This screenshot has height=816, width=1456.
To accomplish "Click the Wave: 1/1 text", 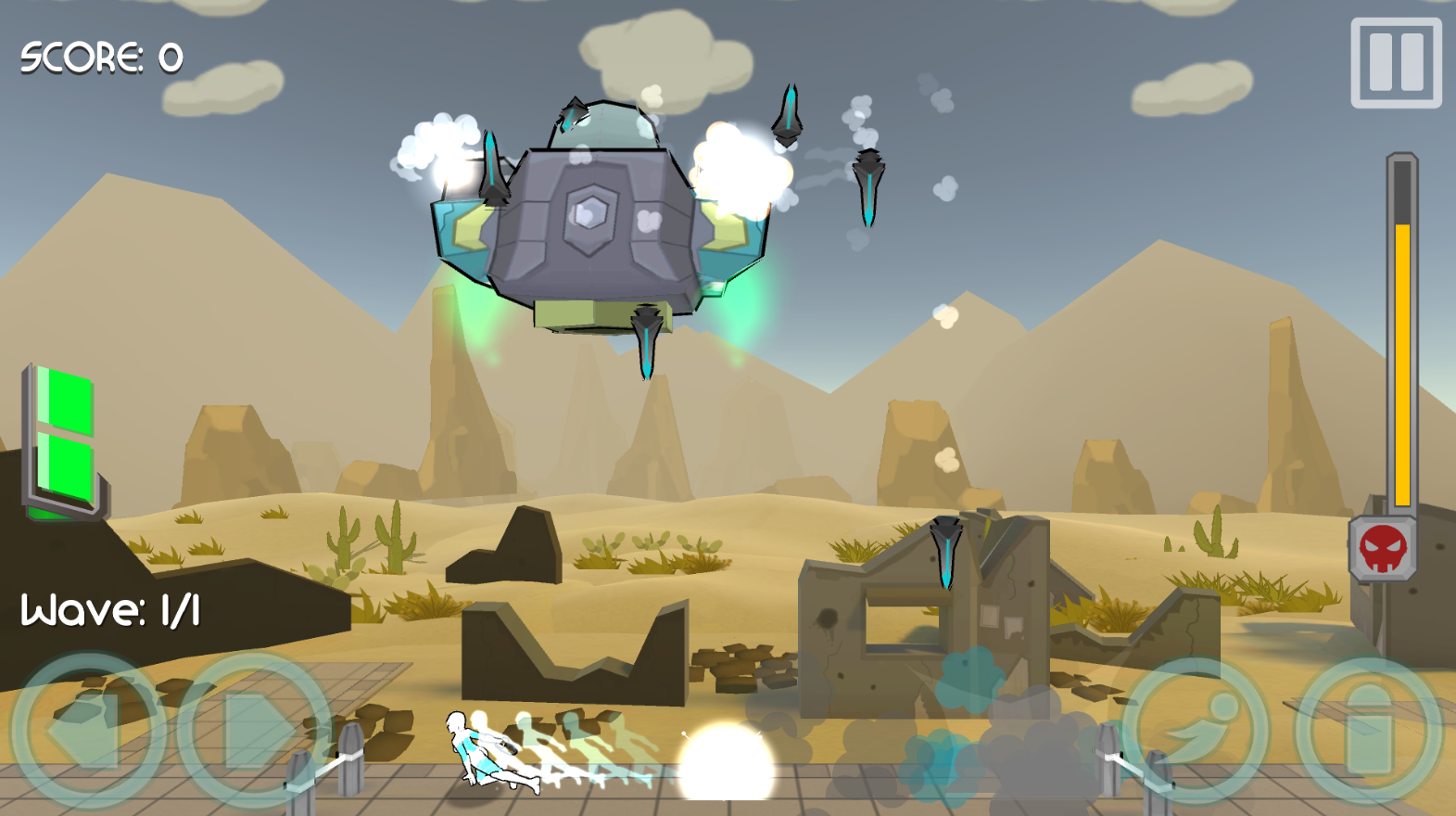I will click(111, 610).
